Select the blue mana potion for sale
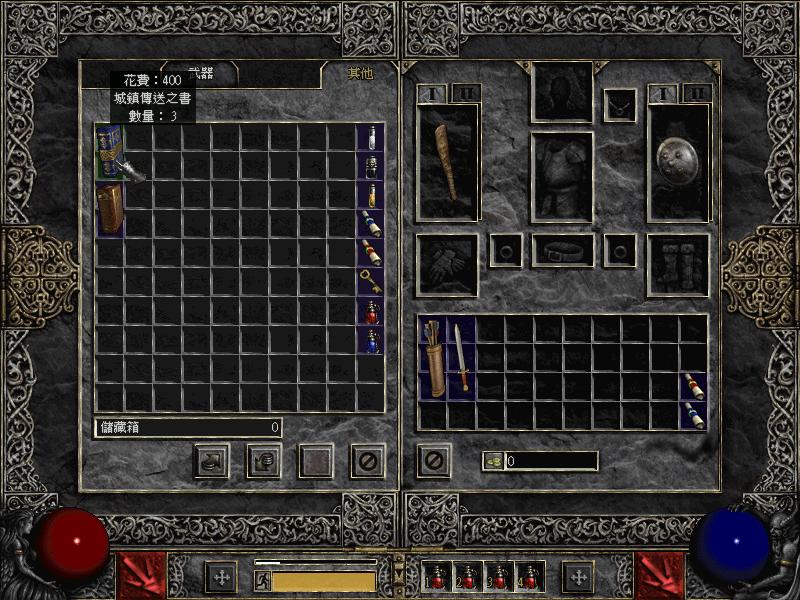800x600 pixels. click(370, 340)
